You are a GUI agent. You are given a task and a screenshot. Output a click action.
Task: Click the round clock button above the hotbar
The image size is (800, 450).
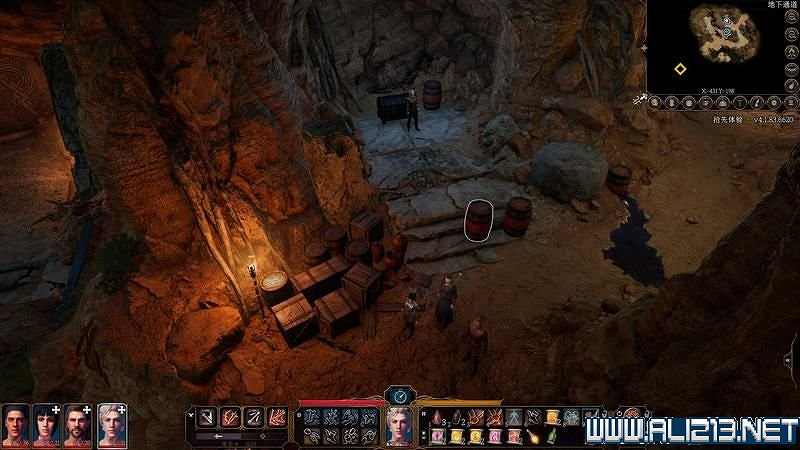[400, 395]
